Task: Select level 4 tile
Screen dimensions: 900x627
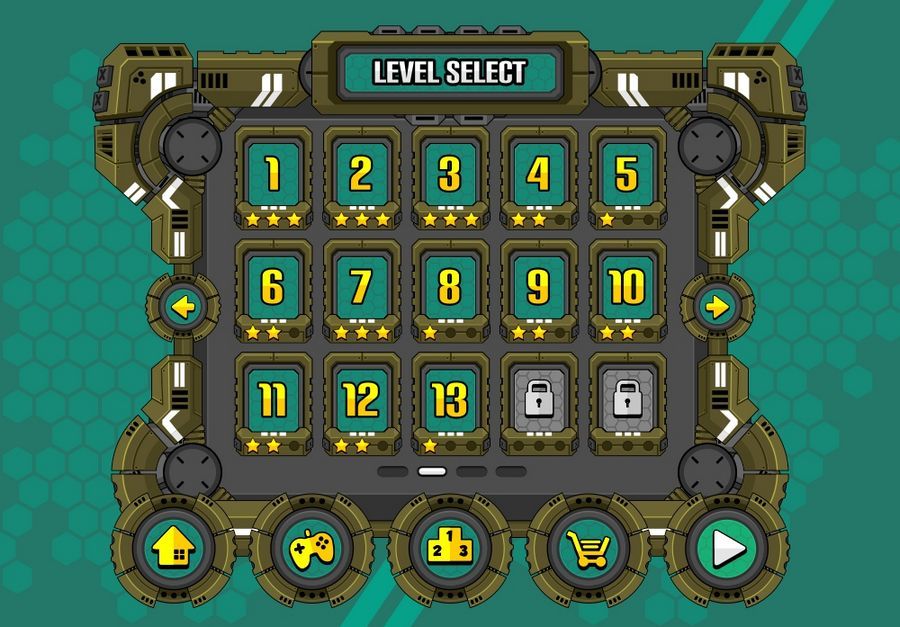Action: click(538, 175)
